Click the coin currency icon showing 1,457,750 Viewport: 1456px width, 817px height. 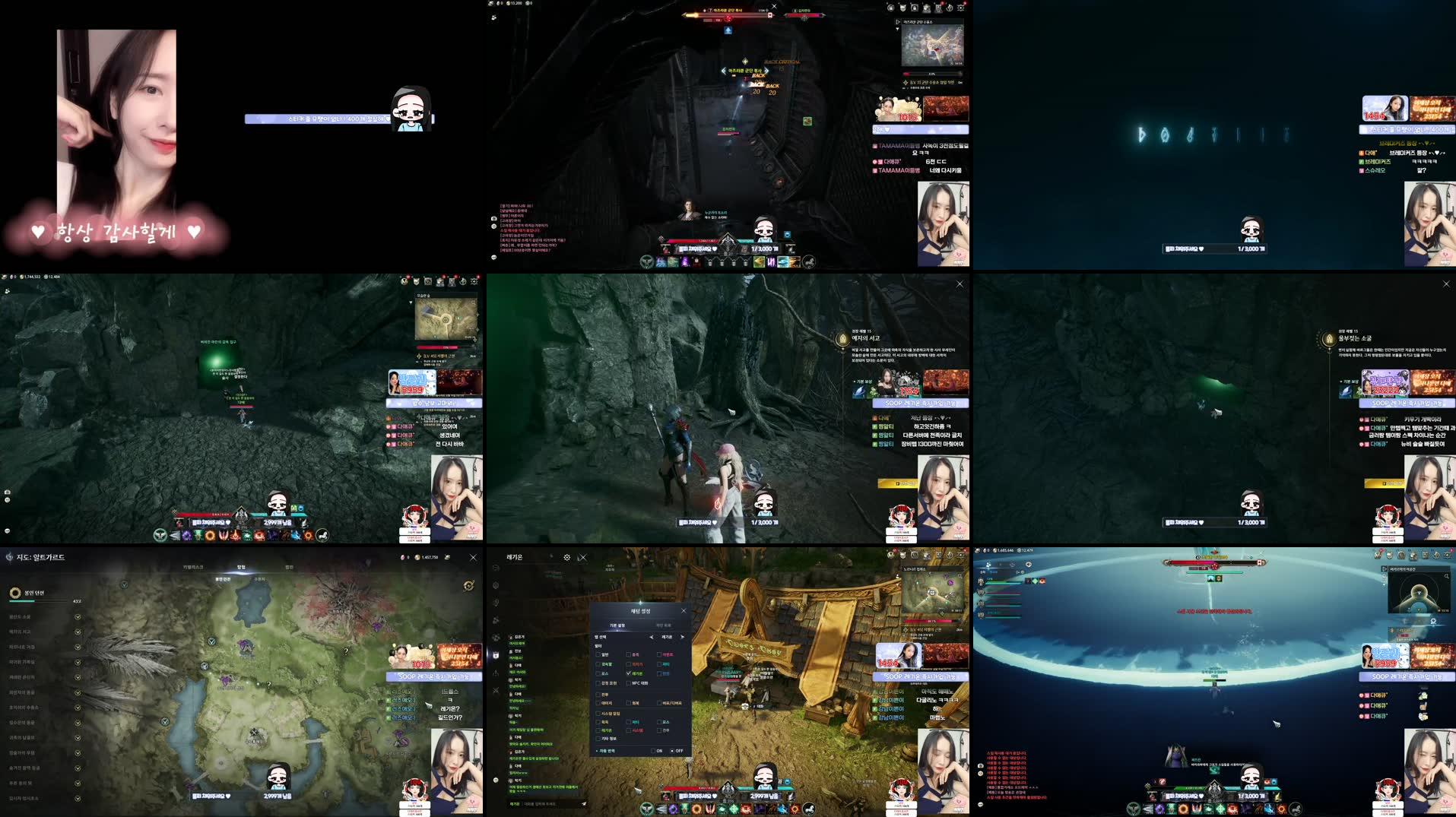(x=416, y=557)
